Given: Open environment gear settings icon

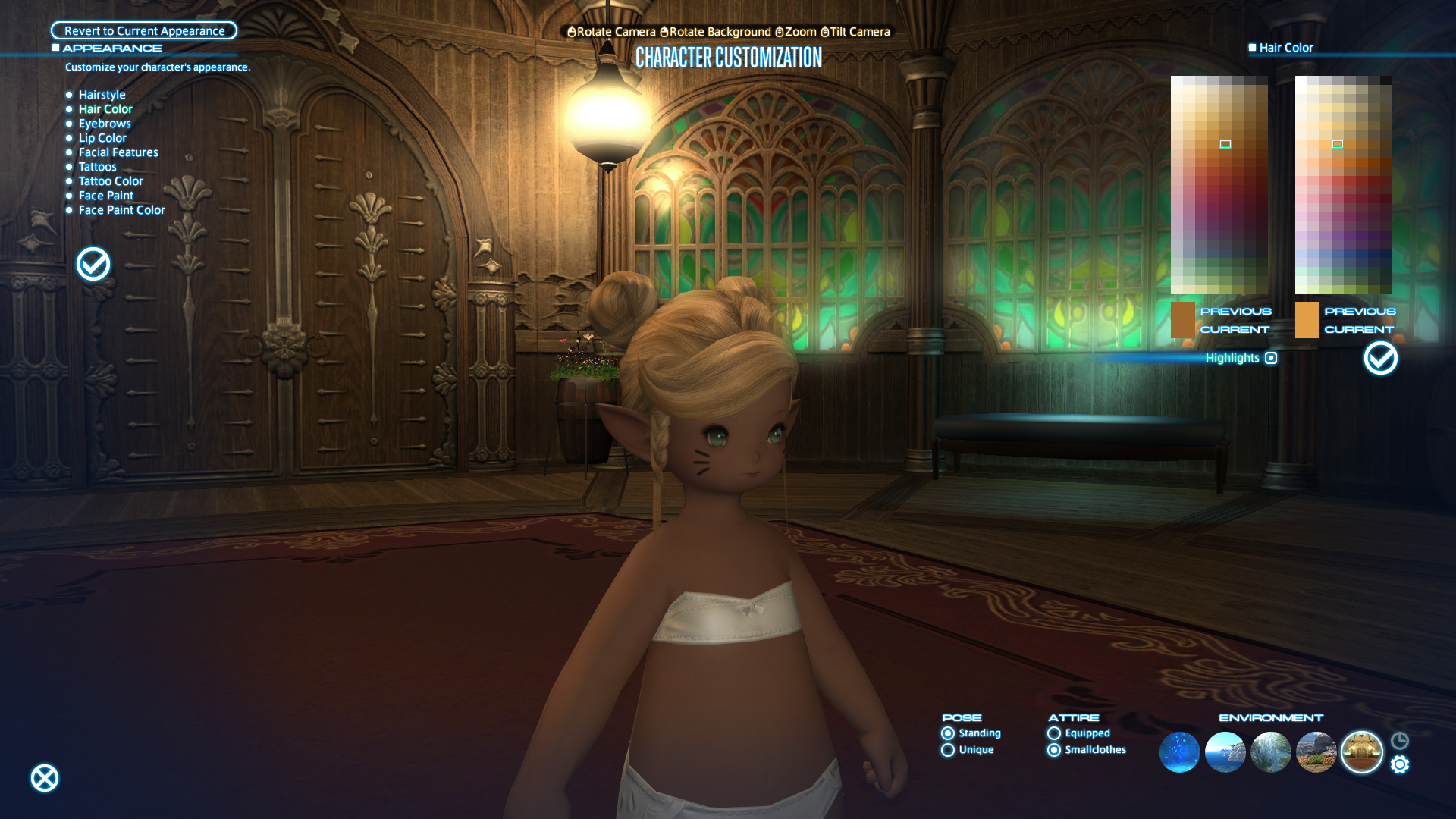Looking at the screenshot, I should pos(1400,764).
